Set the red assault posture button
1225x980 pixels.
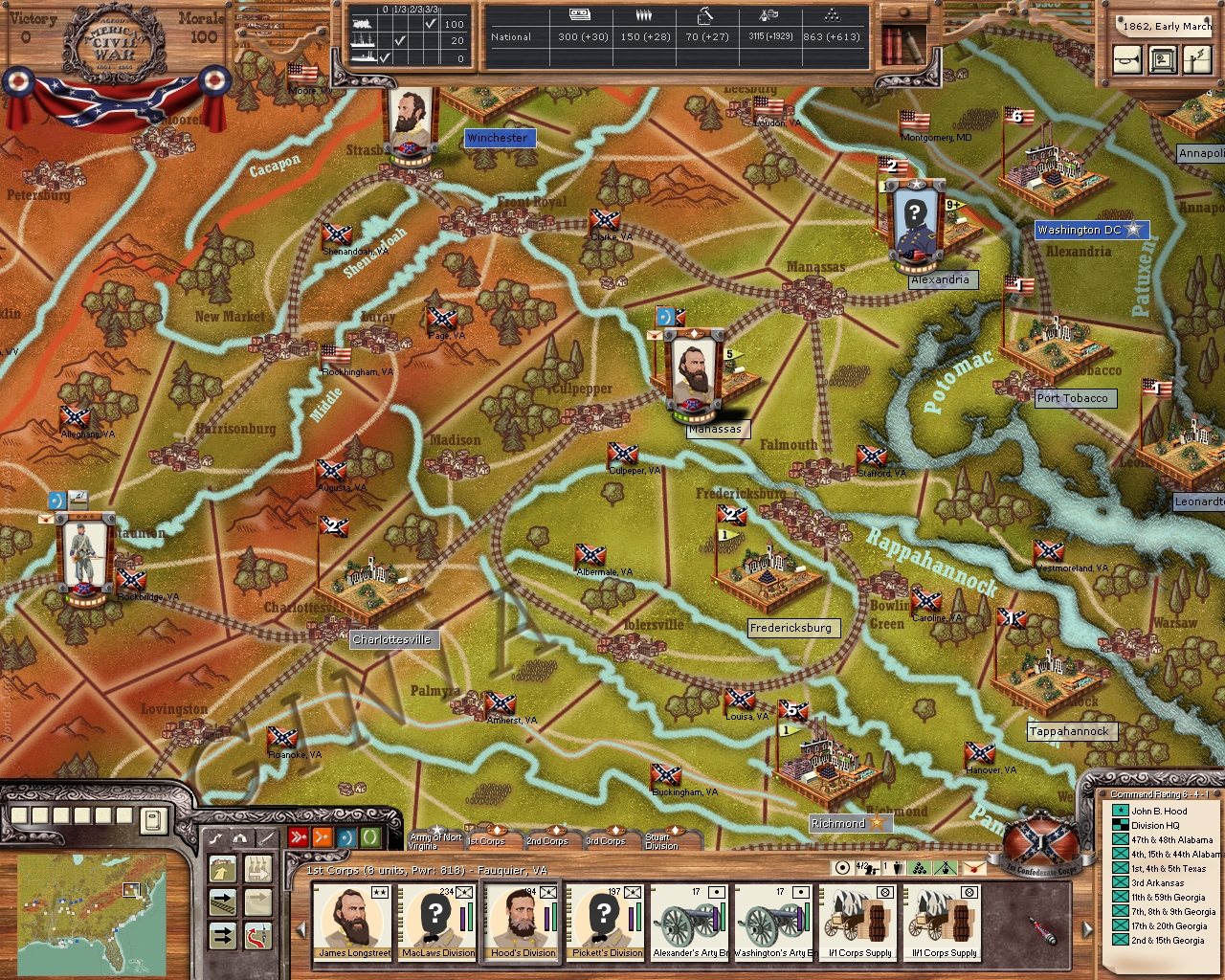pos(299,838)
